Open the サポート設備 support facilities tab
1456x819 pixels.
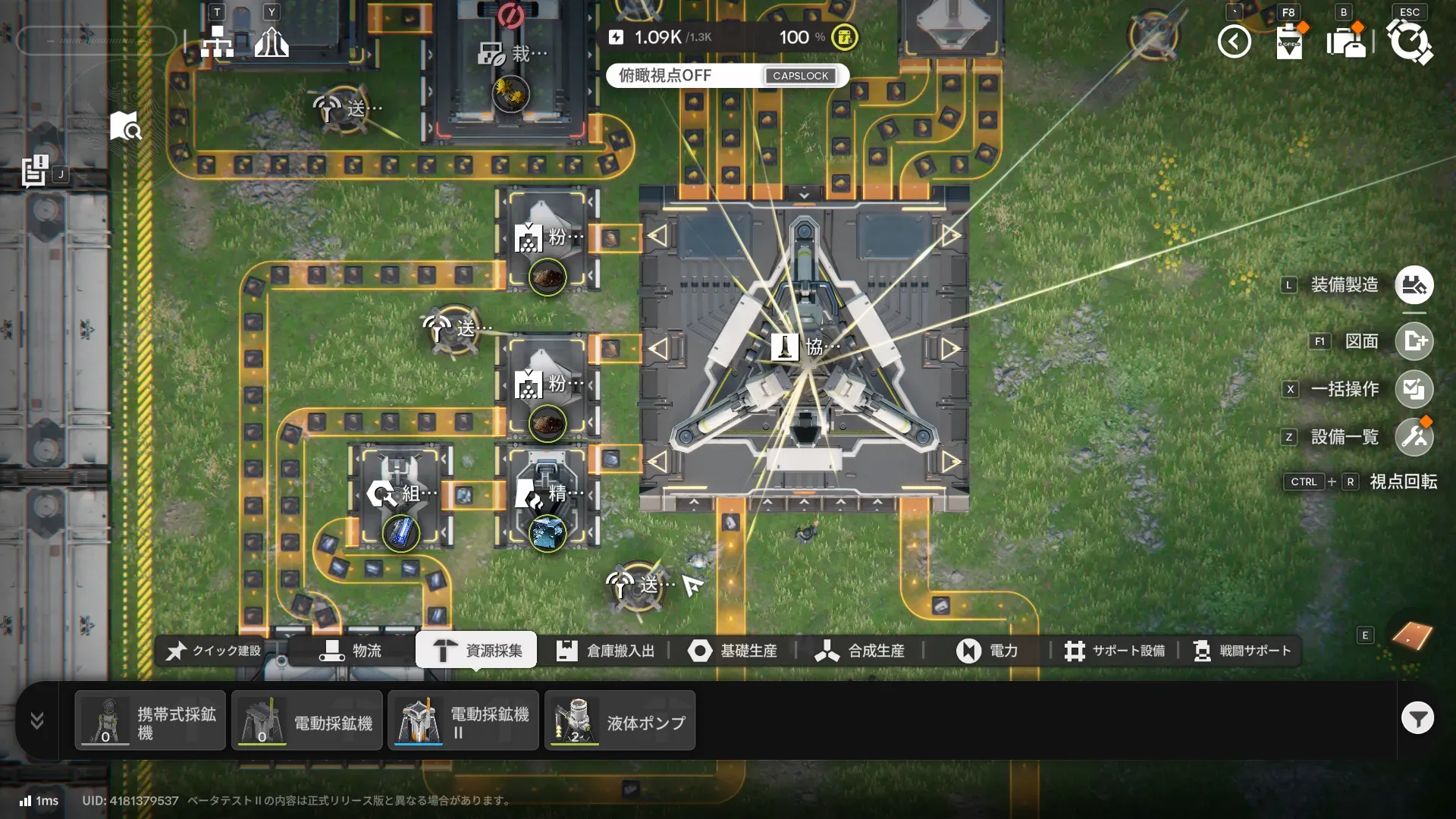click(1114, 651)
